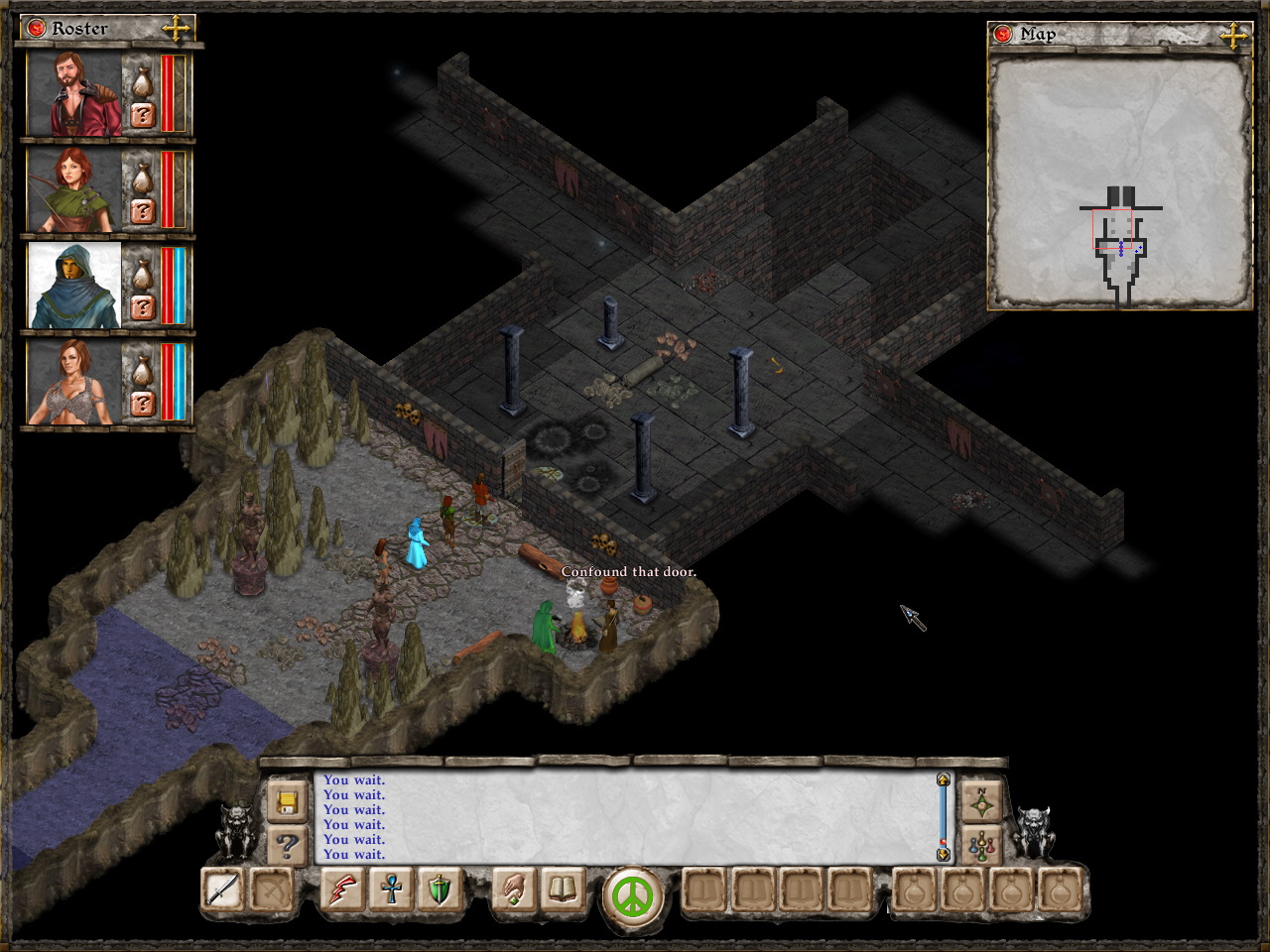
Task: Open the help question mark button
Action: click(288, 846)
